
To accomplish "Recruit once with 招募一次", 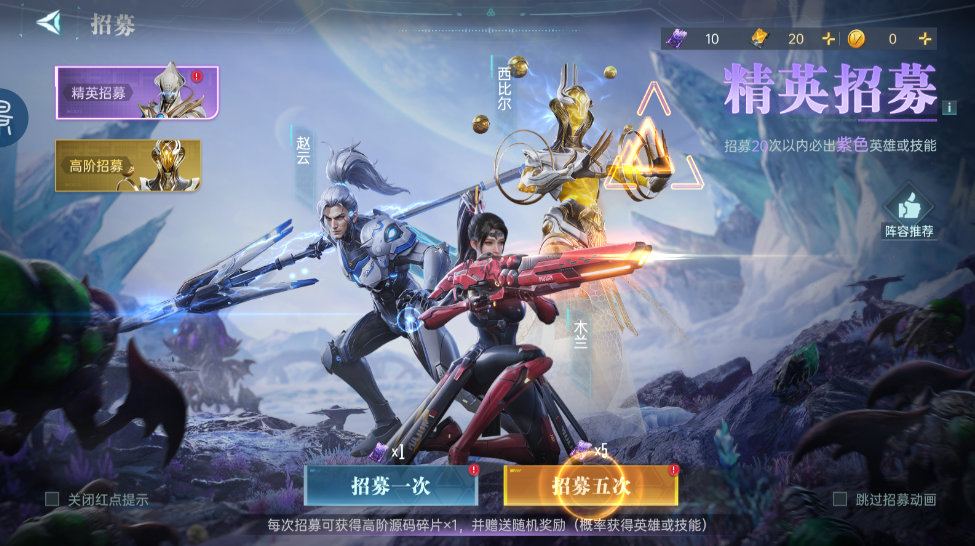I will 390,486.
